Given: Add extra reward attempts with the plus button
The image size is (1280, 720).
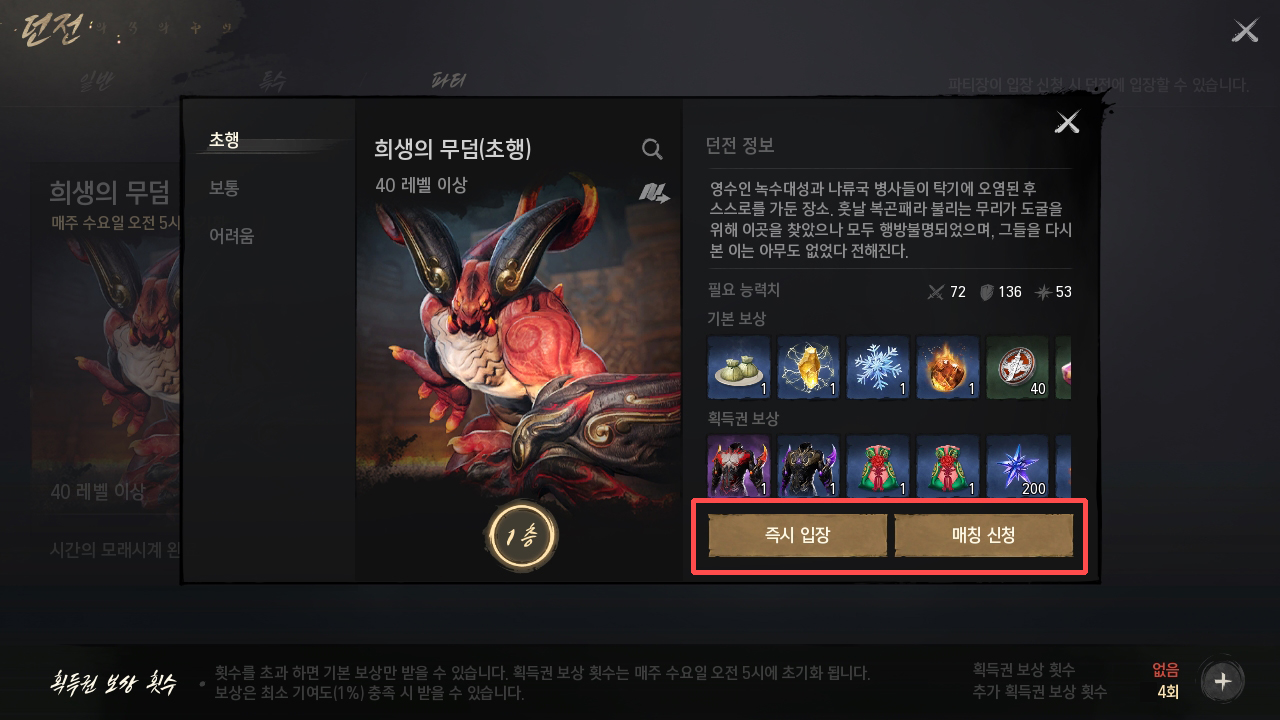Looking at the screenshot, I should click(1222, 682).
